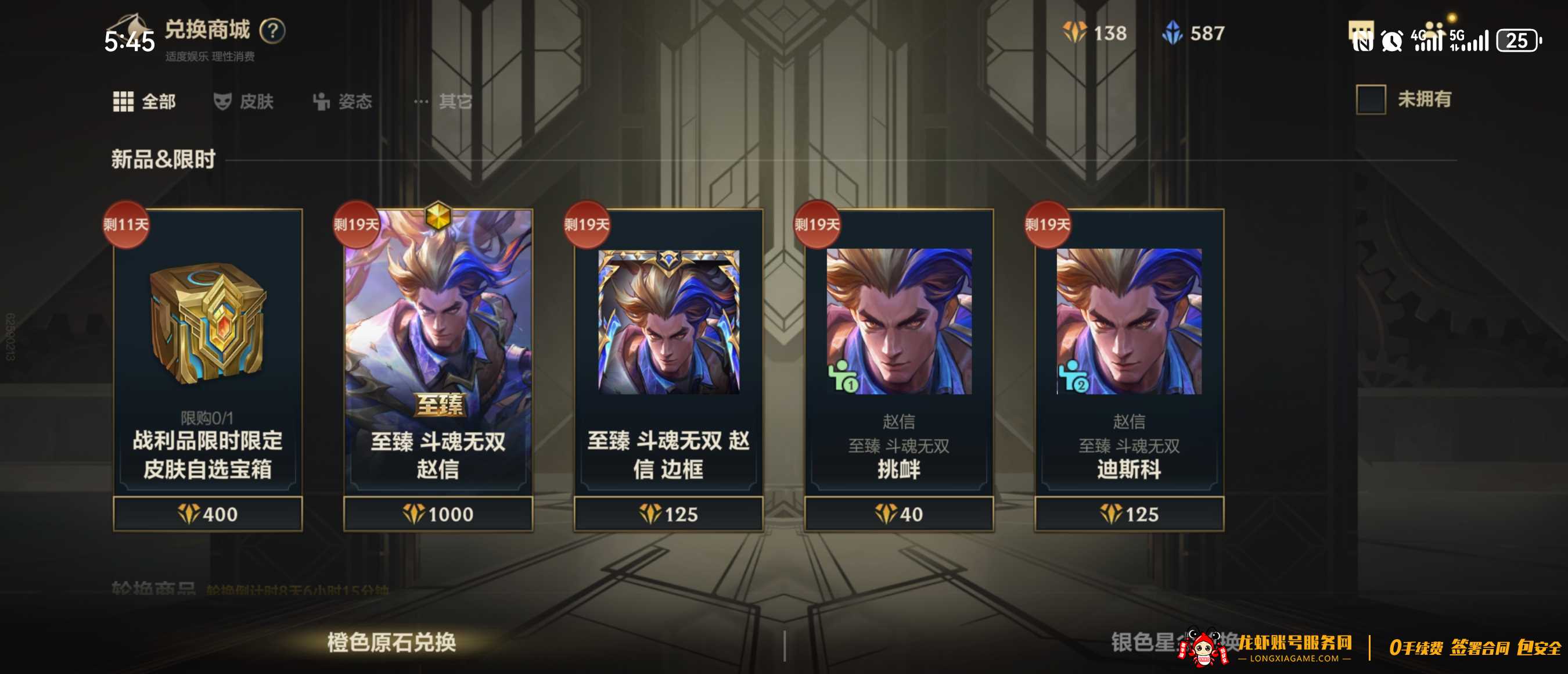
Task: Click the grid icon beside 全部
Action: point(123,102)
